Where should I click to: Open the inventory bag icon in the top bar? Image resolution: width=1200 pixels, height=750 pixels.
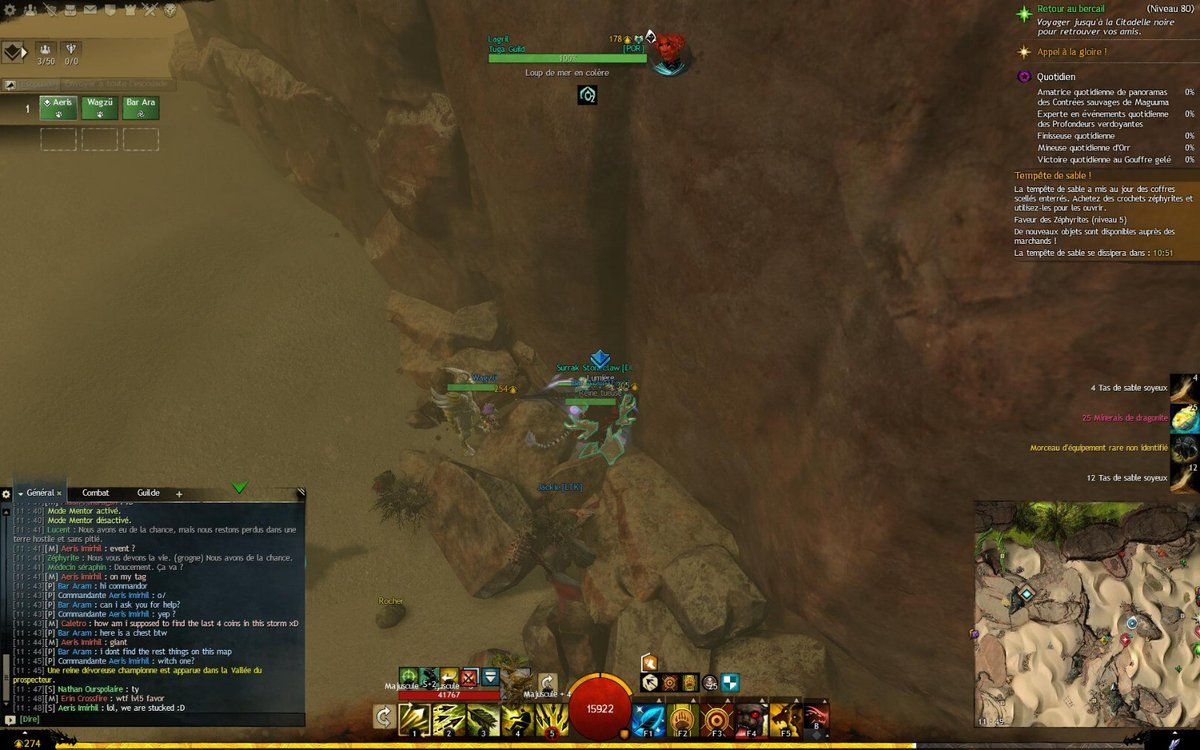[x=69, y=10]
